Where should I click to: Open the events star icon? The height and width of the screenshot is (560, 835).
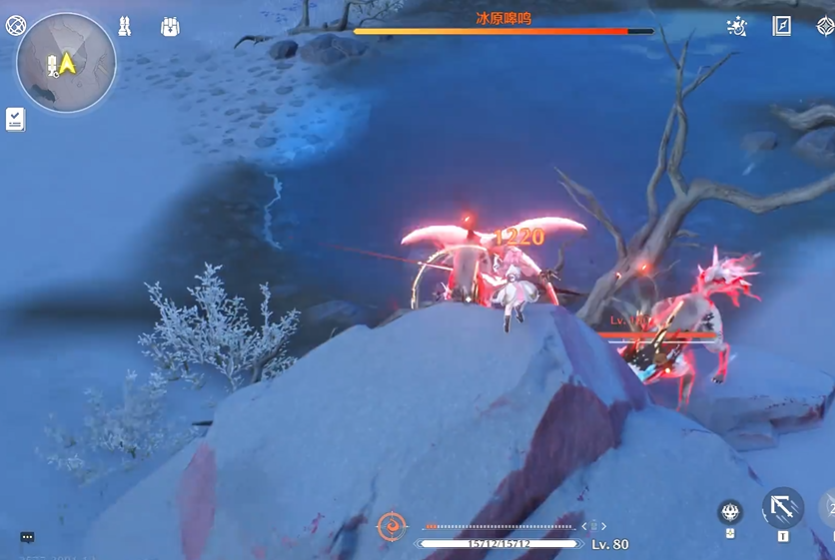pyautogui.click(x=737, y=27)
